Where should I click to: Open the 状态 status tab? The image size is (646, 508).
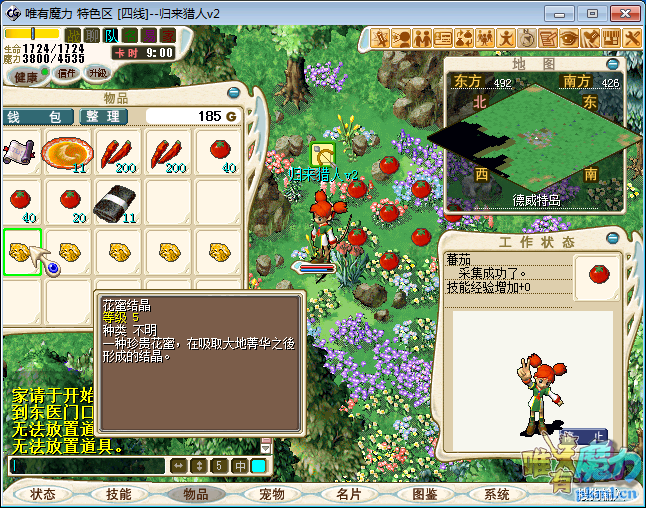pos(43,494)
